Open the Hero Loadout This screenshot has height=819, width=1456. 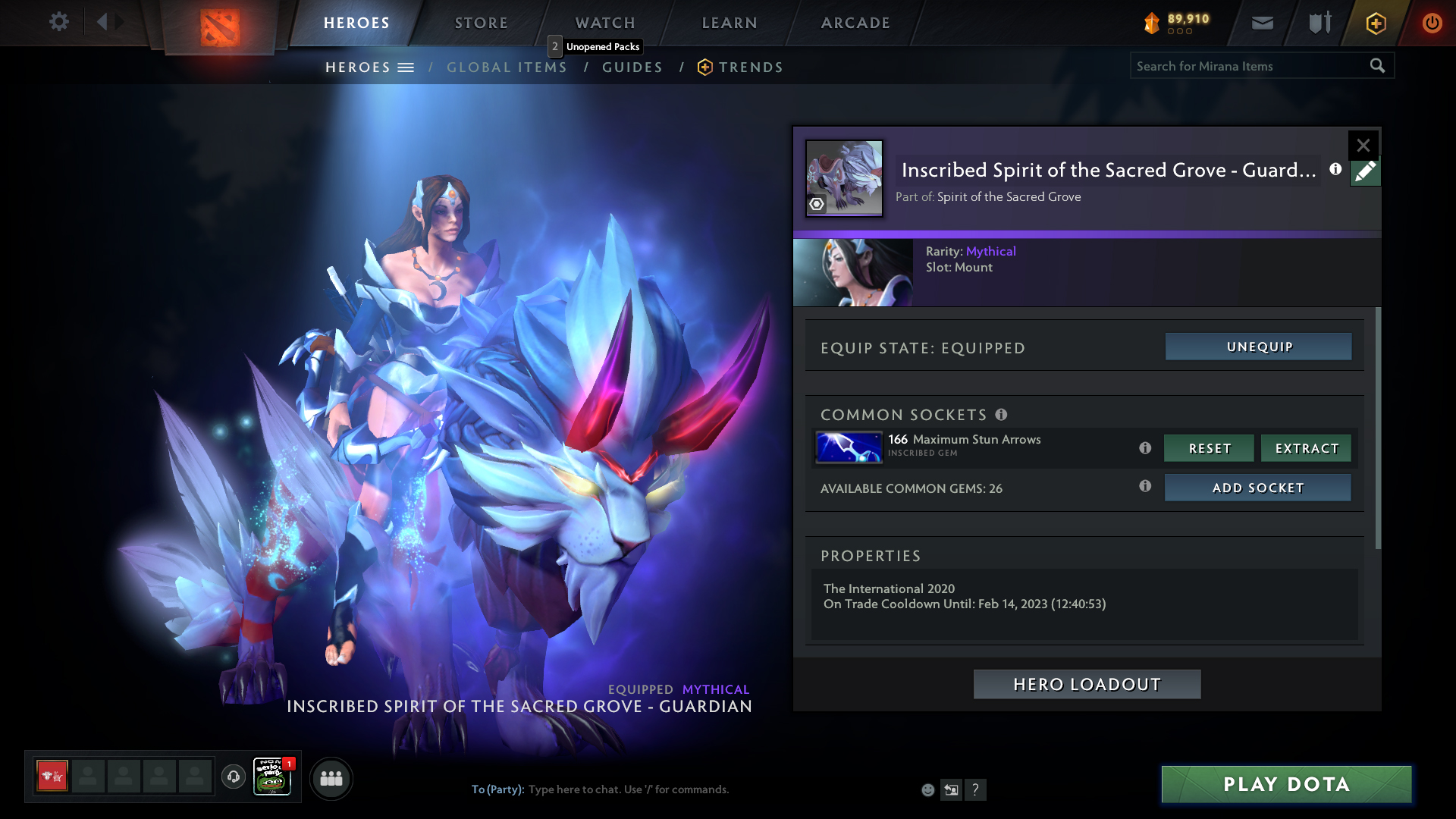coord(1087,684)
